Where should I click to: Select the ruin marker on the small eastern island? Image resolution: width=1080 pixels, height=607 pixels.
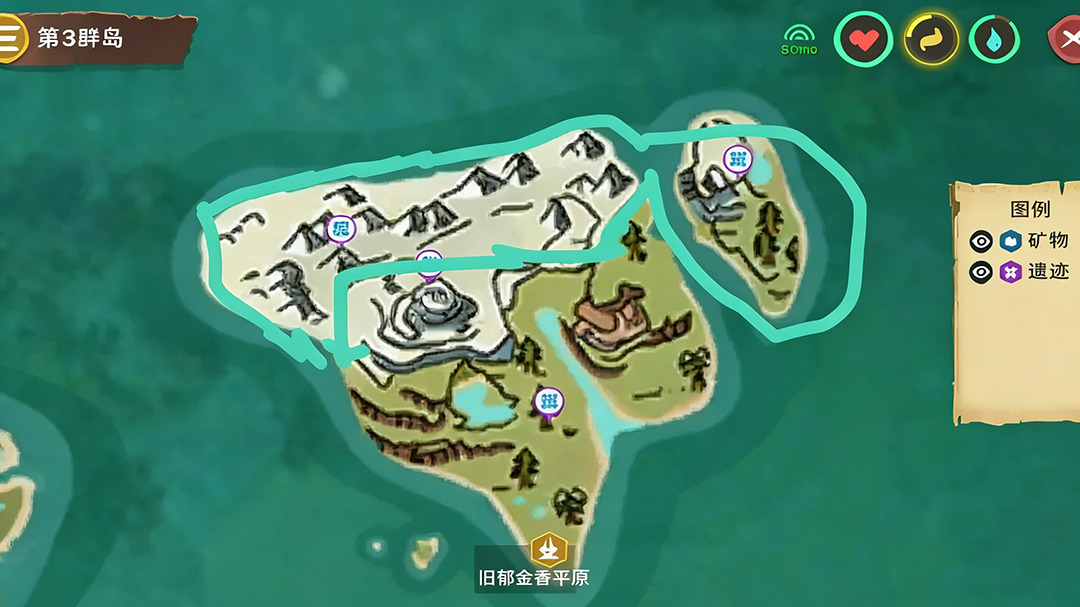[x=738, y=158]
